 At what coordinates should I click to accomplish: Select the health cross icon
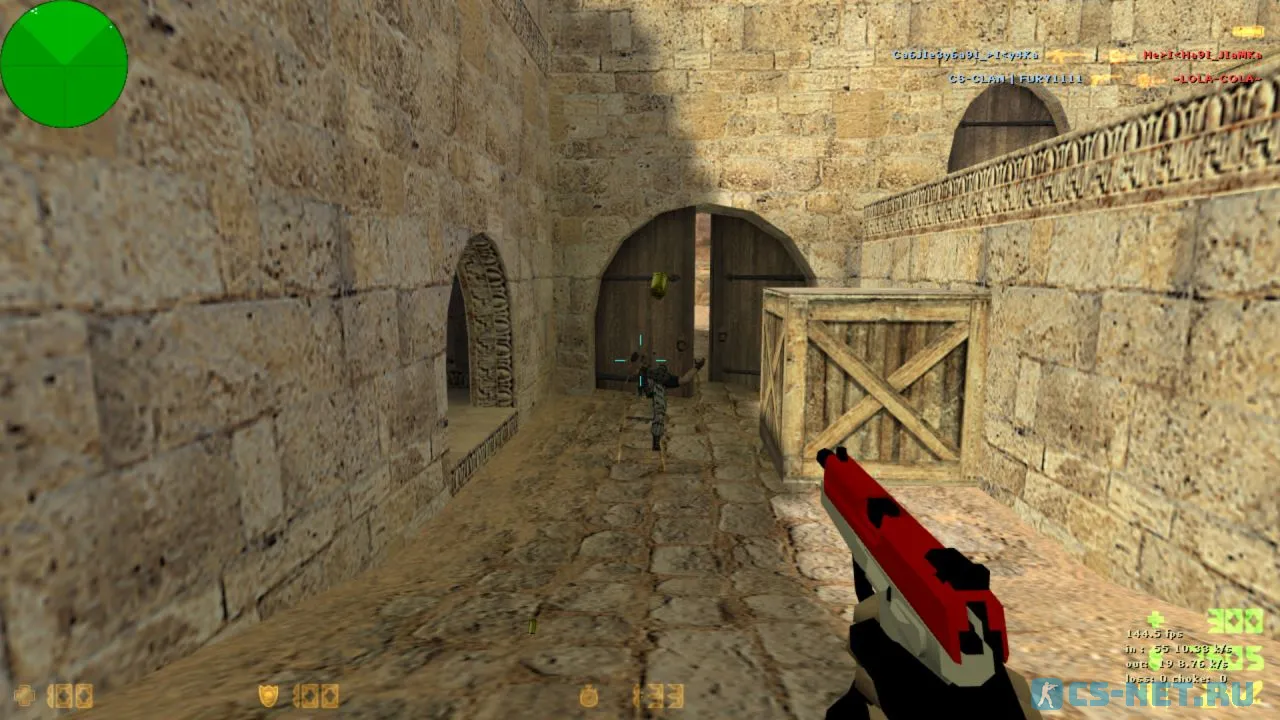coord(24,695)
